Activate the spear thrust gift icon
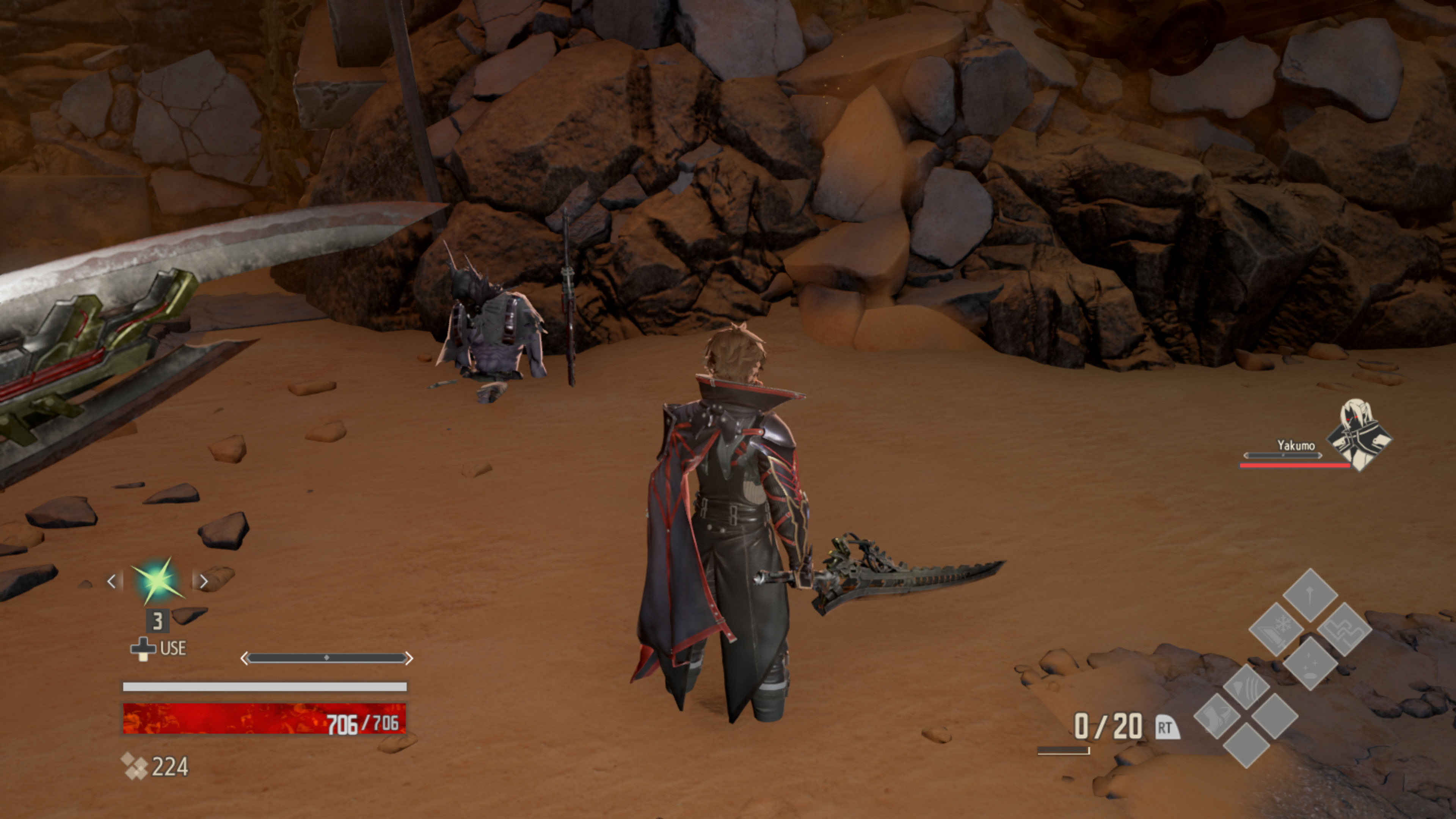The width and height of the screenshot is (1456, 819). 1310,595
